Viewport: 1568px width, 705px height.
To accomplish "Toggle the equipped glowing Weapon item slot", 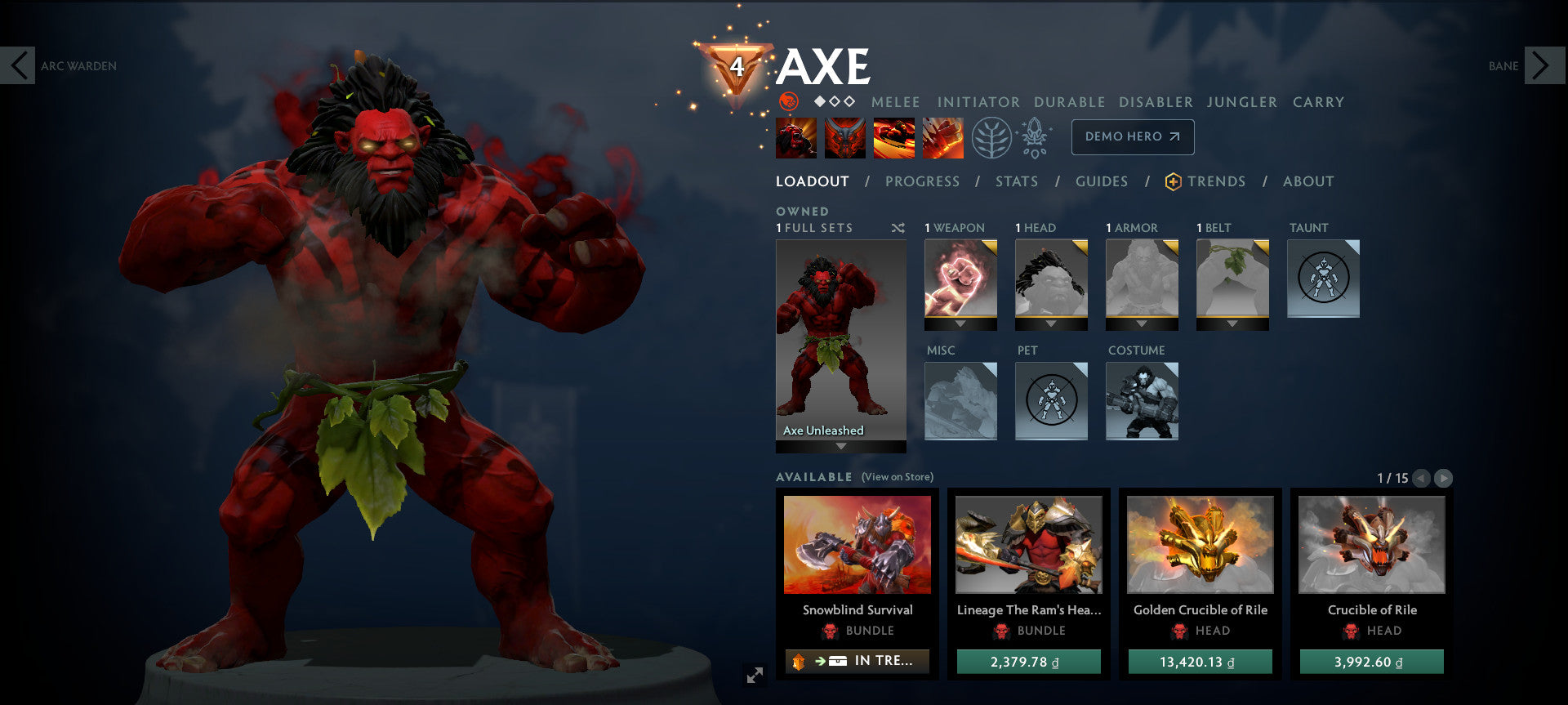I will 960,283.
